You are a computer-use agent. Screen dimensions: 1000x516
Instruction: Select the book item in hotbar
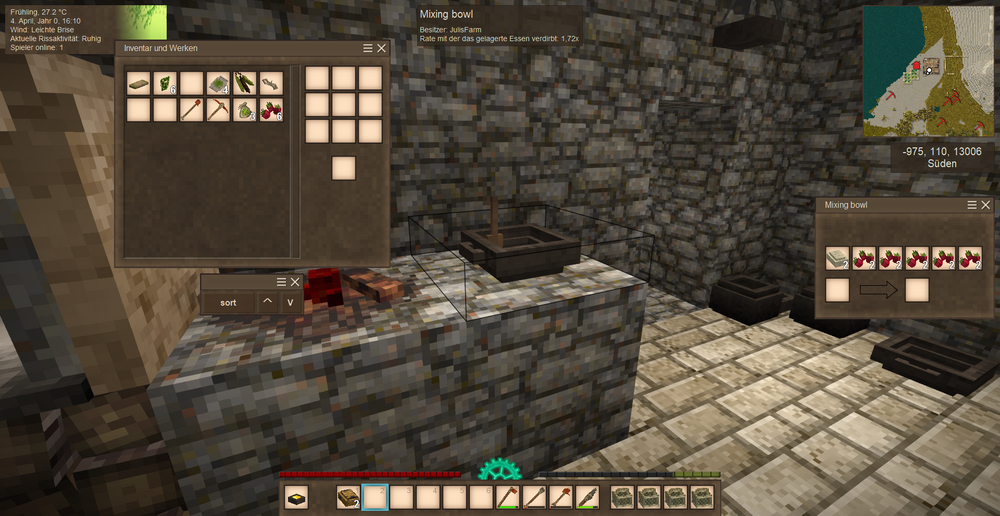pyautogui.click(x=349, y=497)
